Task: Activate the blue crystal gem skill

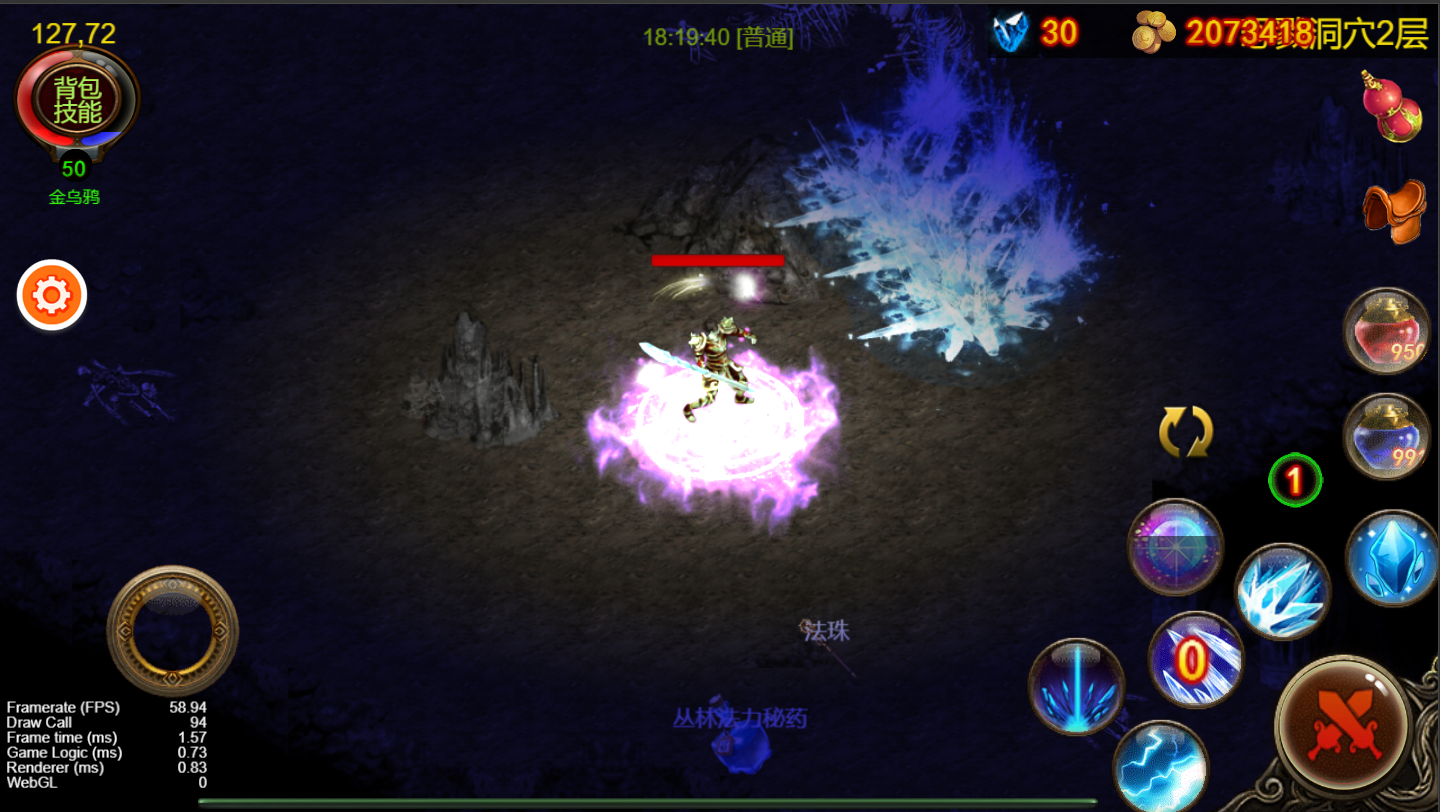Action: (1391, 558)
